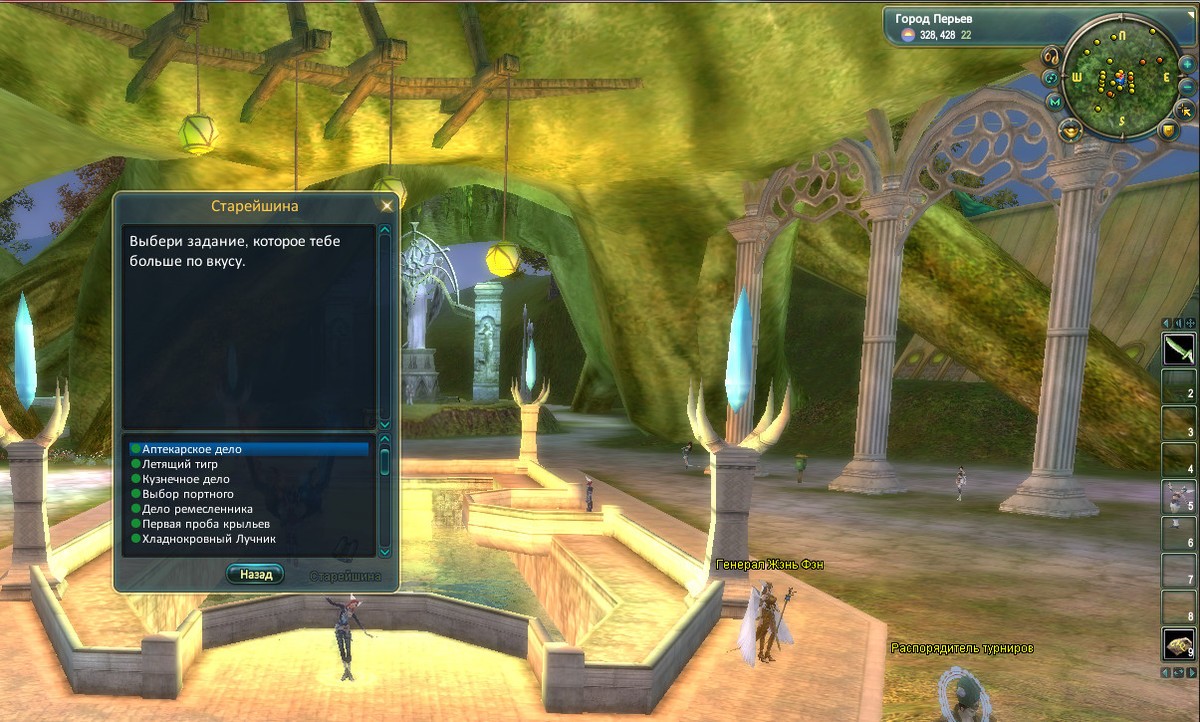Click the circular arrows icon beside the minimap

(x=1050, y=77)
